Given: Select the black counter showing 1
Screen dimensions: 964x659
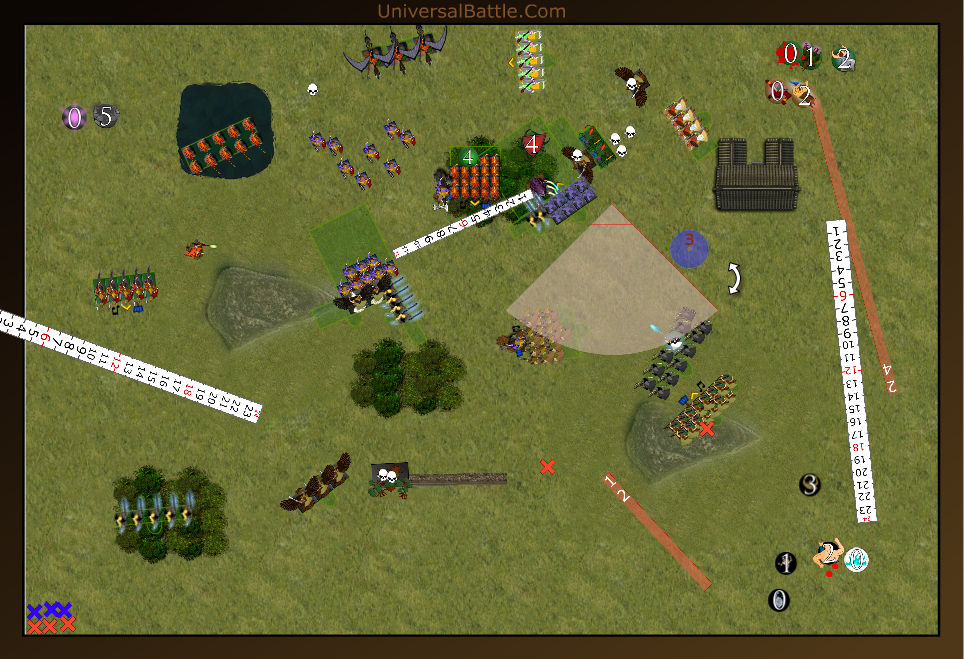Looking at the screenshot, I should click(x=786, y=563).
